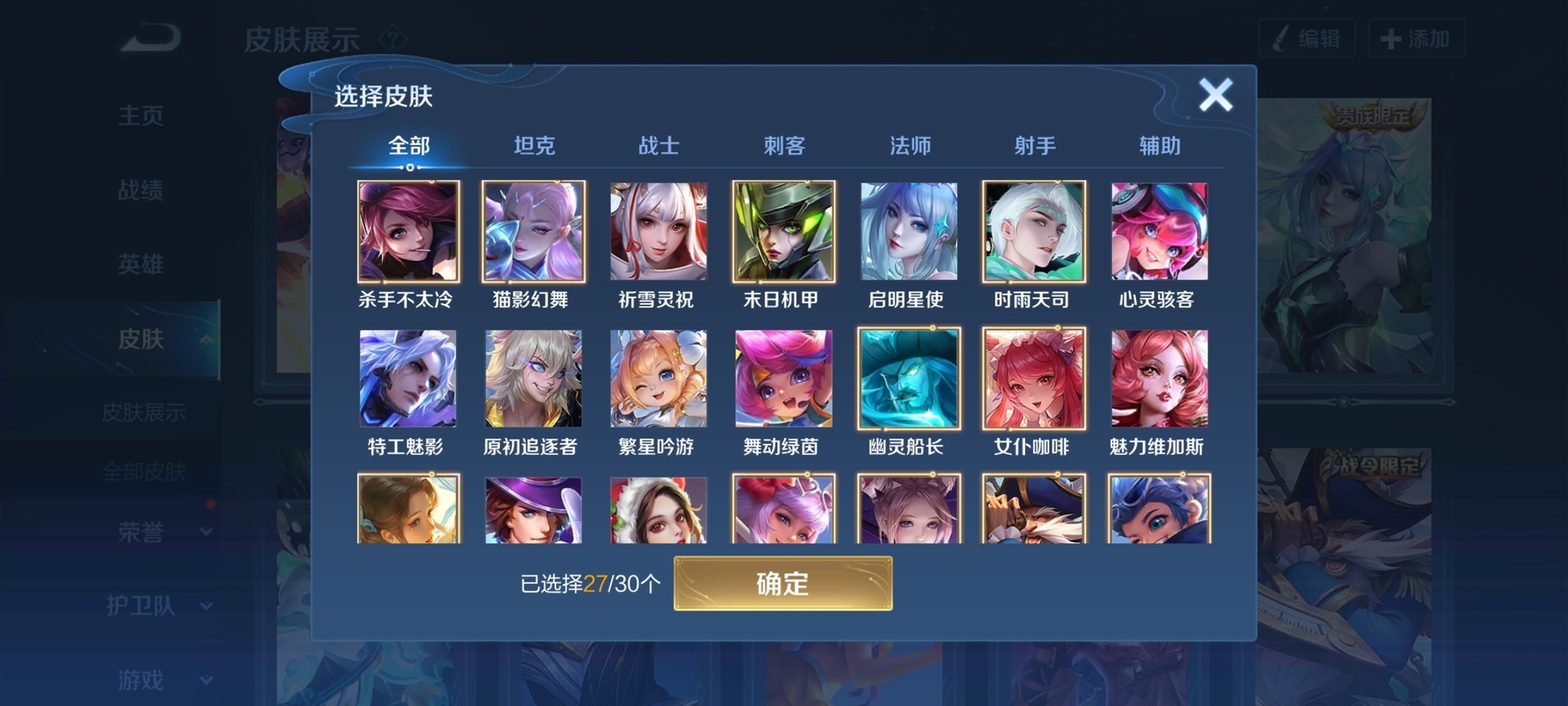Click the back arrow icon at top left
Viewport: 1568px width, 706px height.
tap(151, 37)
